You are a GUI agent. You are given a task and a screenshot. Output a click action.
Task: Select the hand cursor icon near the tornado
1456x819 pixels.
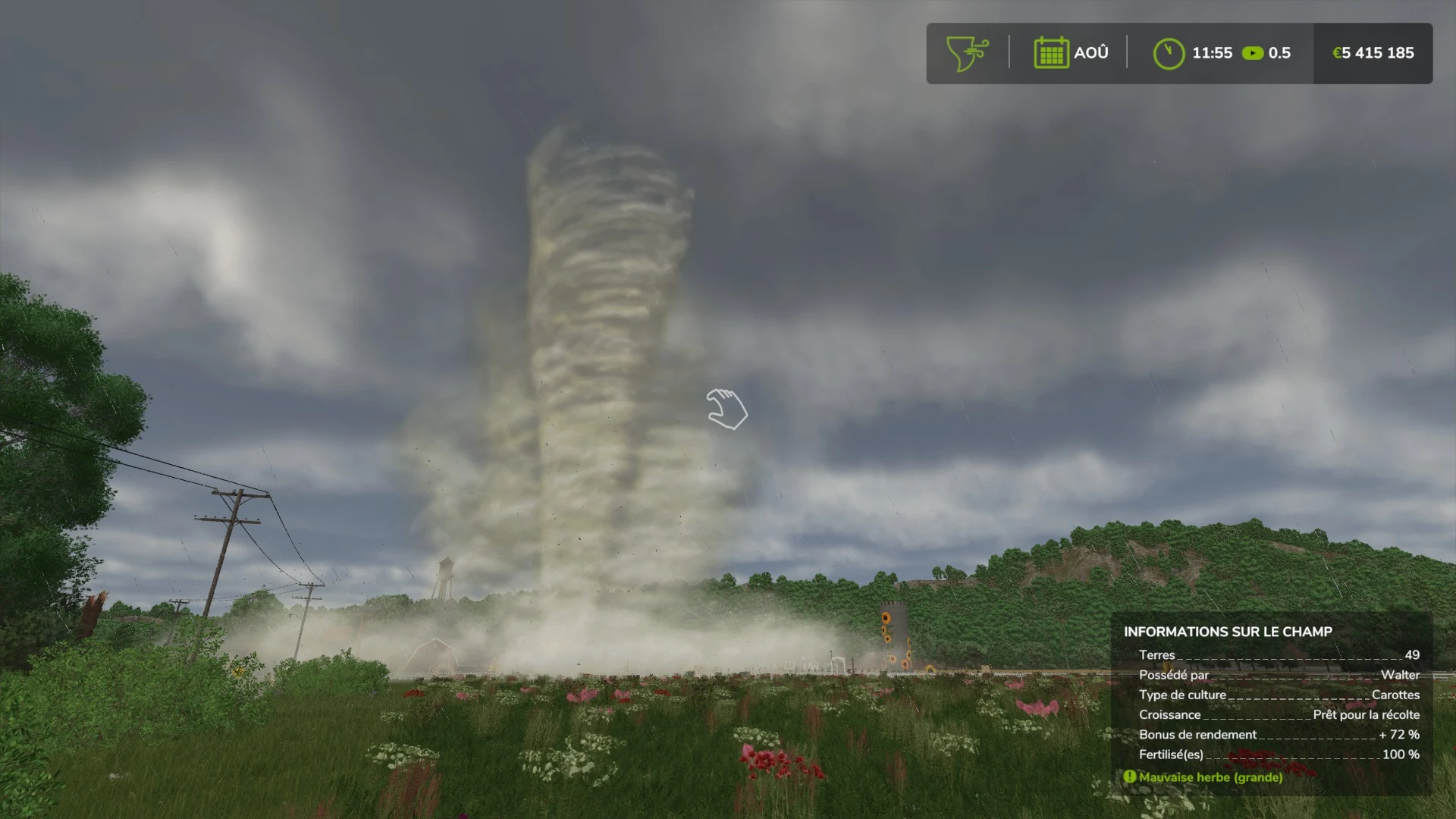point(727,410)
